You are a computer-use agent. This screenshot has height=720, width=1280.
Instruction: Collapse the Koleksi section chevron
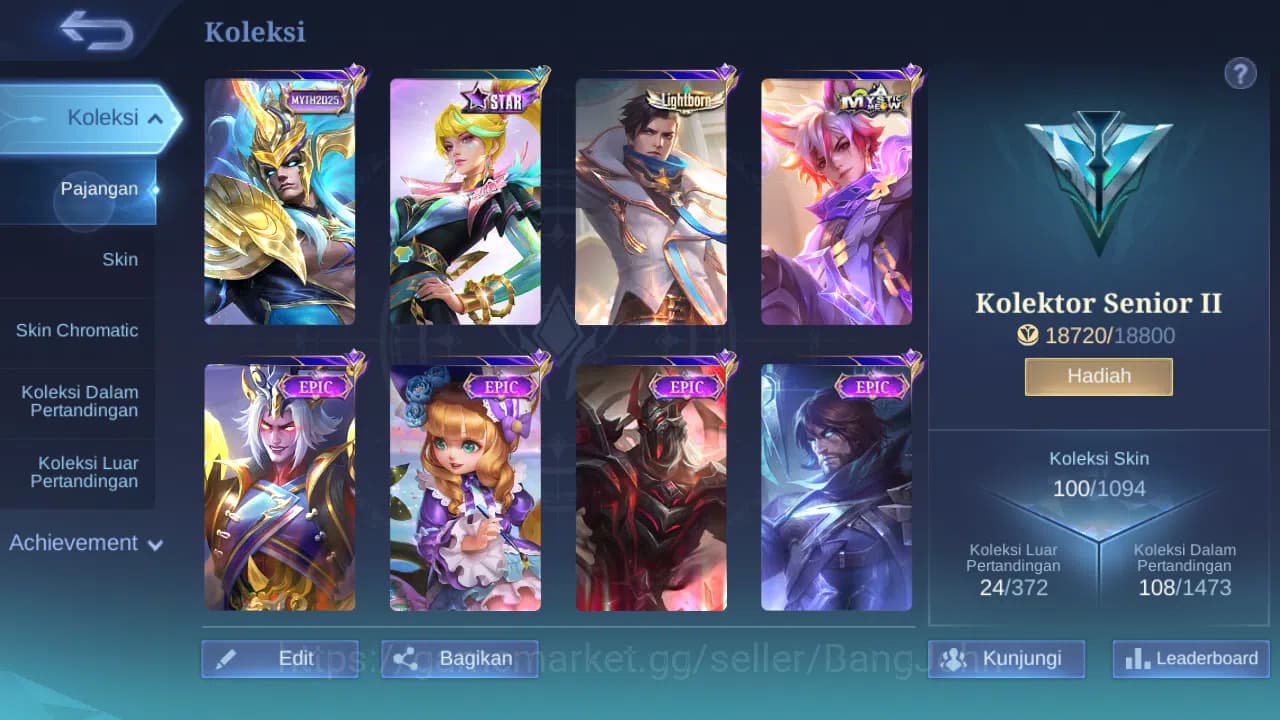155,117
